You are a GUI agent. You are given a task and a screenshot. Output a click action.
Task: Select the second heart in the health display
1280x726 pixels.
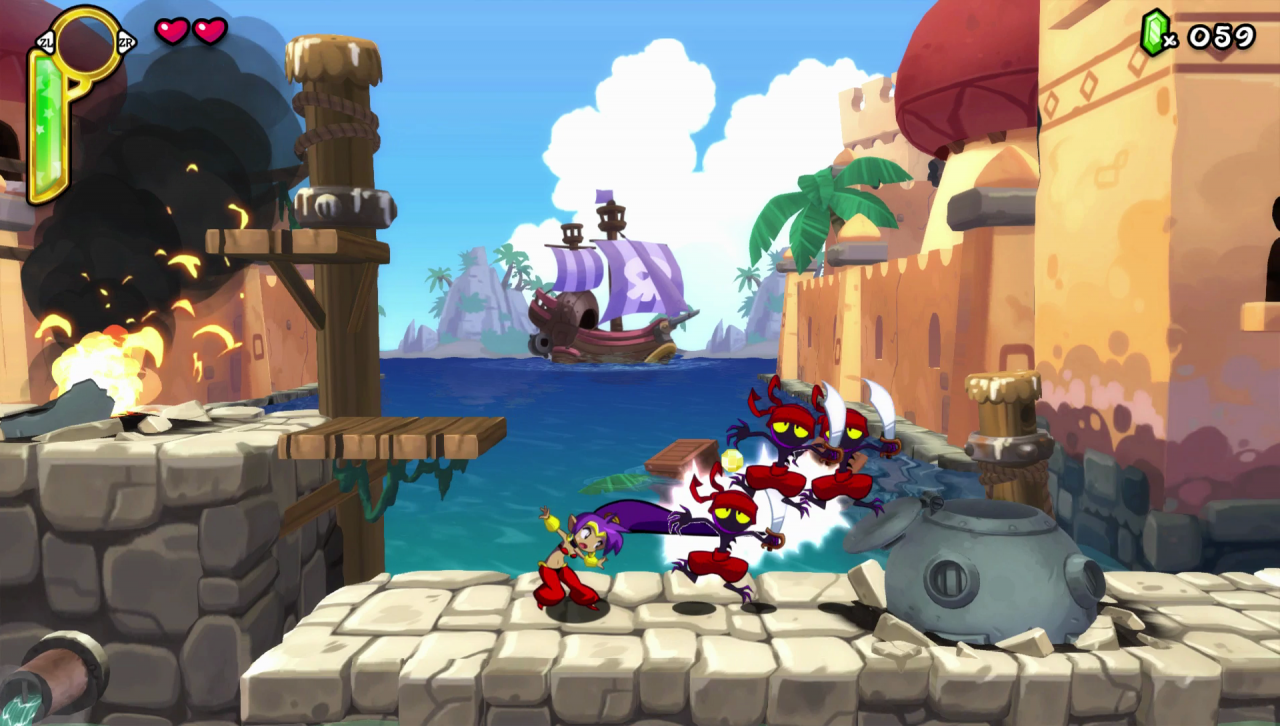[x=211, y=30]
